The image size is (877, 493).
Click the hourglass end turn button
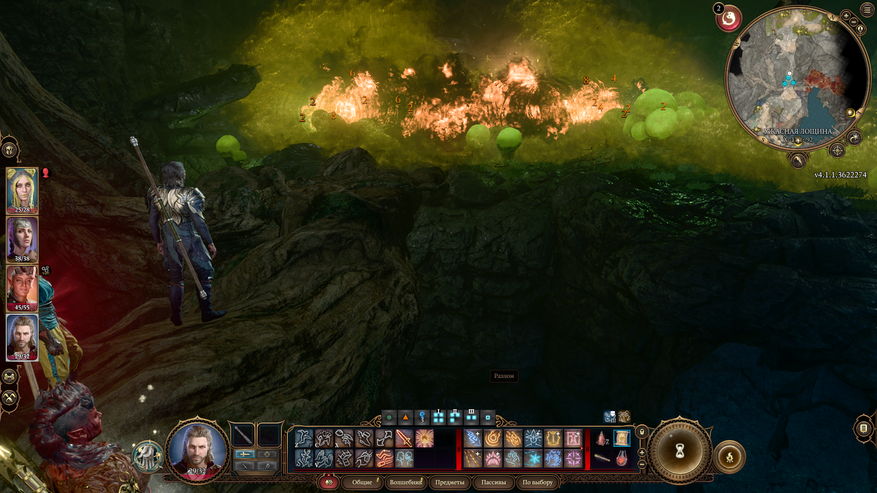click(x=679, y=452)
